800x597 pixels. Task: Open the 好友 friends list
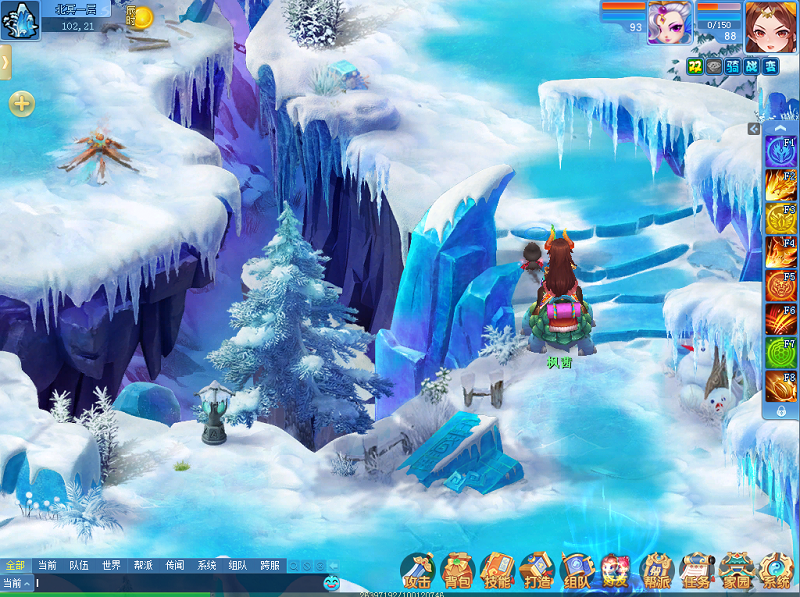[616, 570]
